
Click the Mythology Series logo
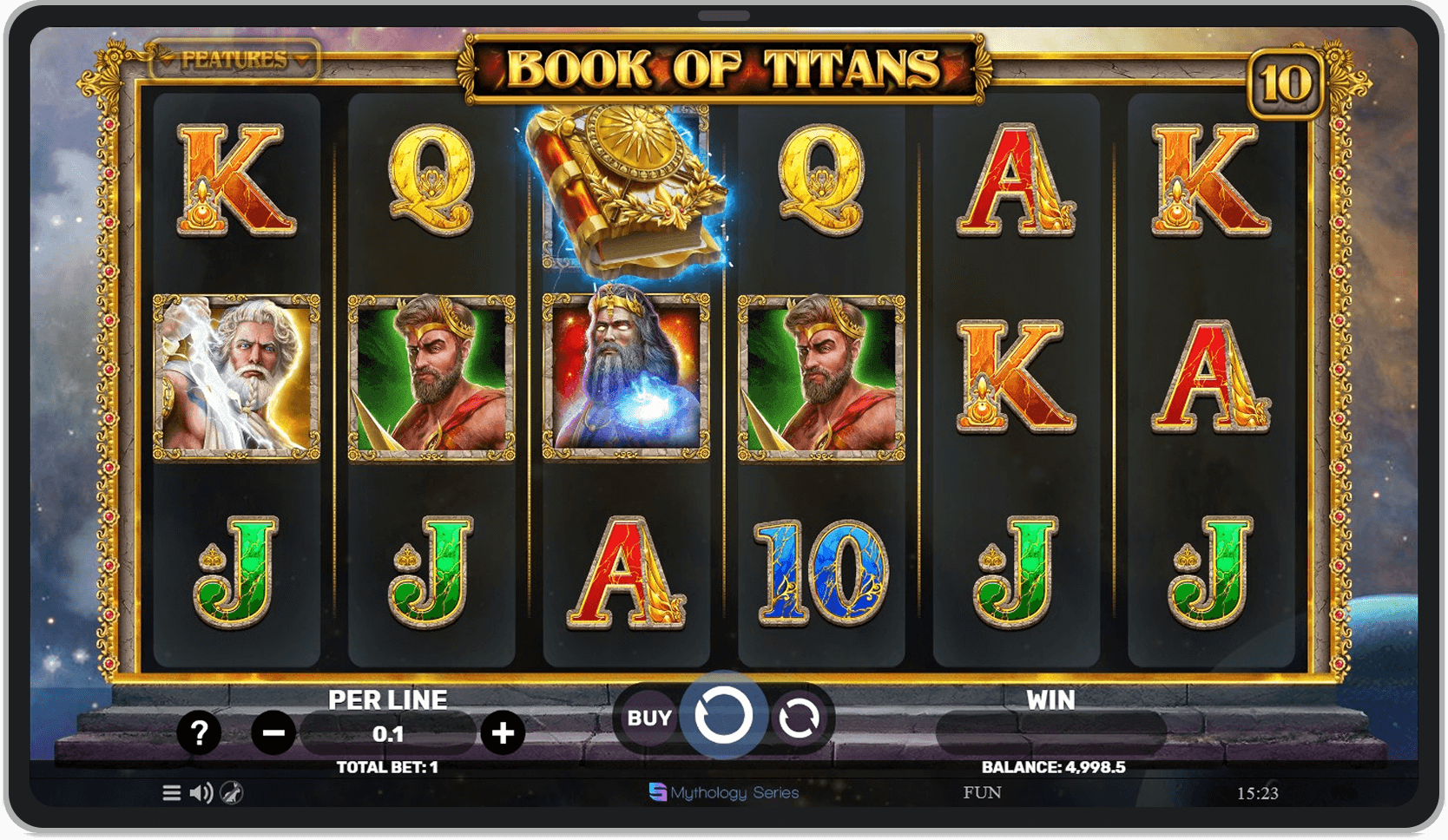(724, 792)
